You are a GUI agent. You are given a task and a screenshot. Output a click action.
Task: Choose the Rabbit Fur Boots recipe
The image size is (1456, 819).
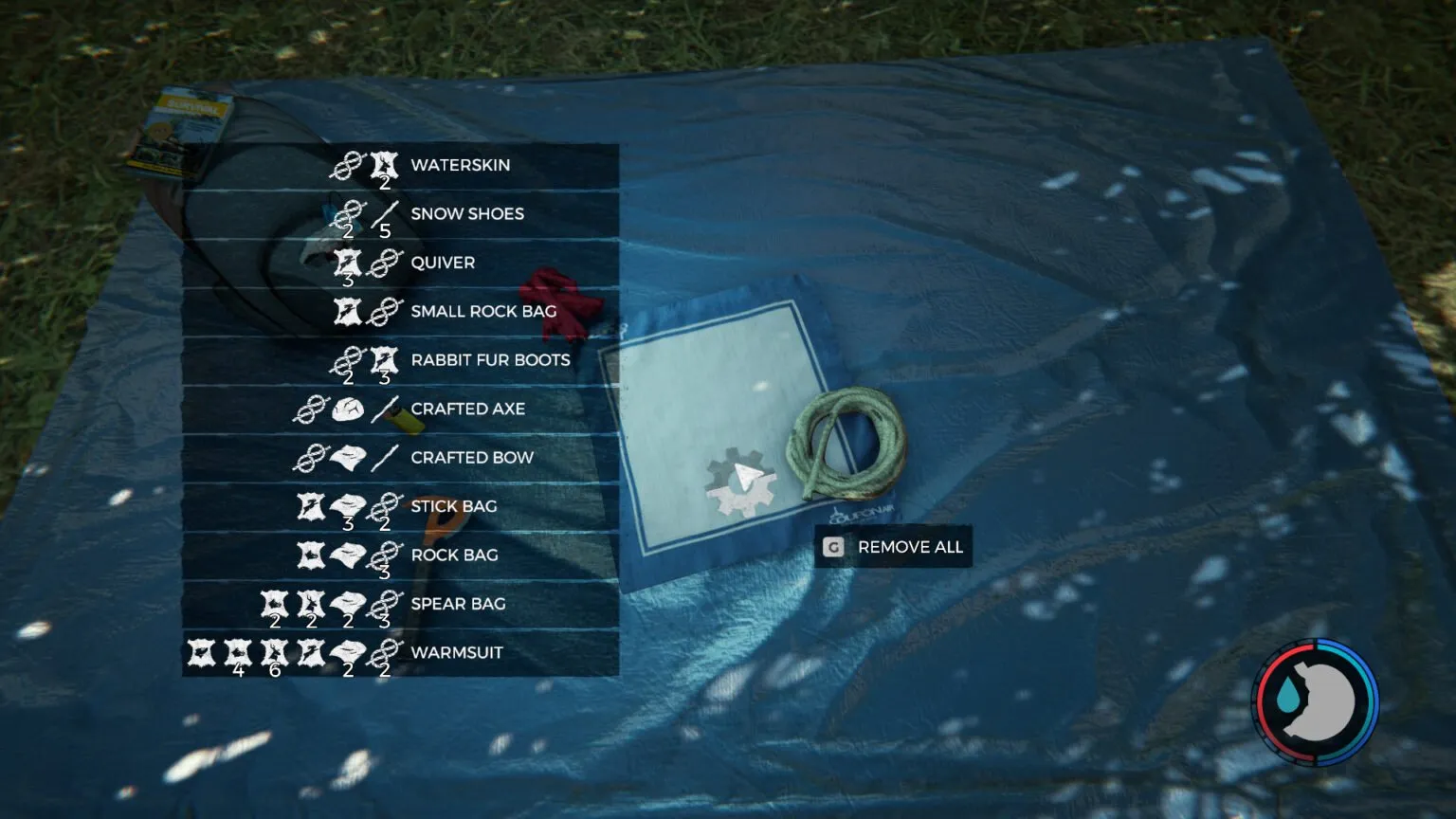coord(489,361)
